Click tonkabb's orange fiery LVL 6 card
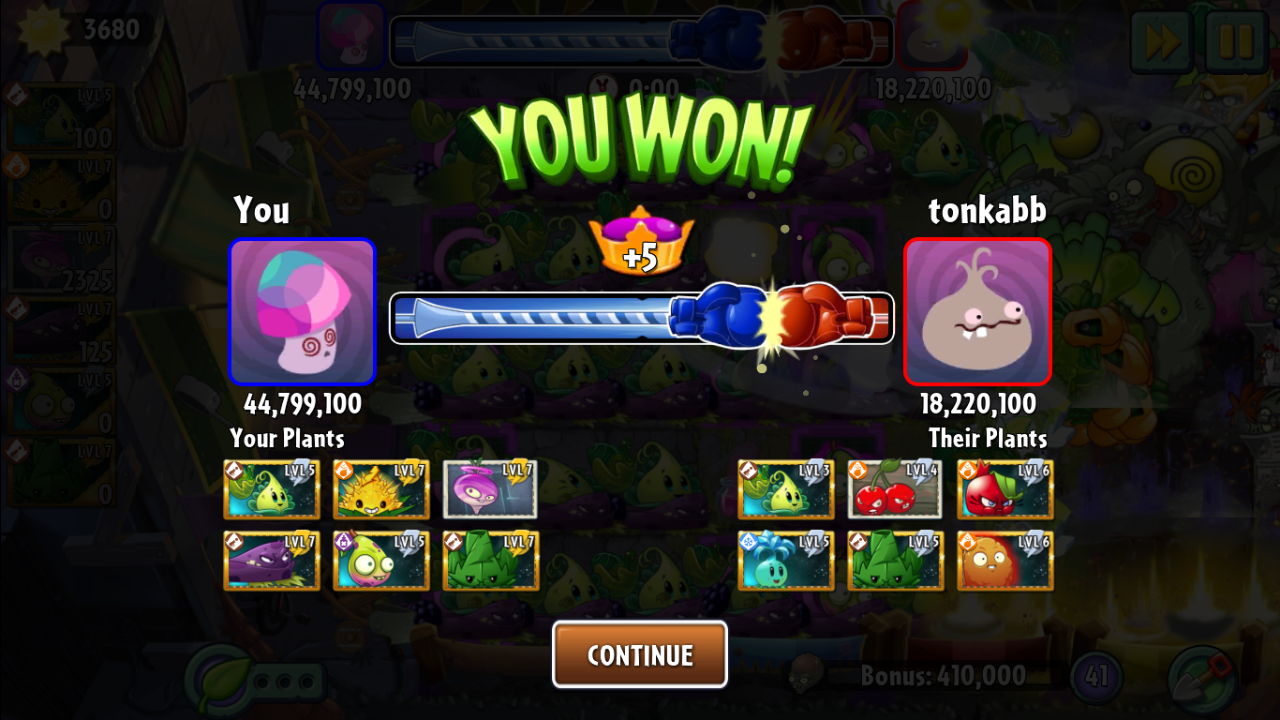Image resolution: width=1280 pixels, height=720 pixels. (x=1005, y=560)
